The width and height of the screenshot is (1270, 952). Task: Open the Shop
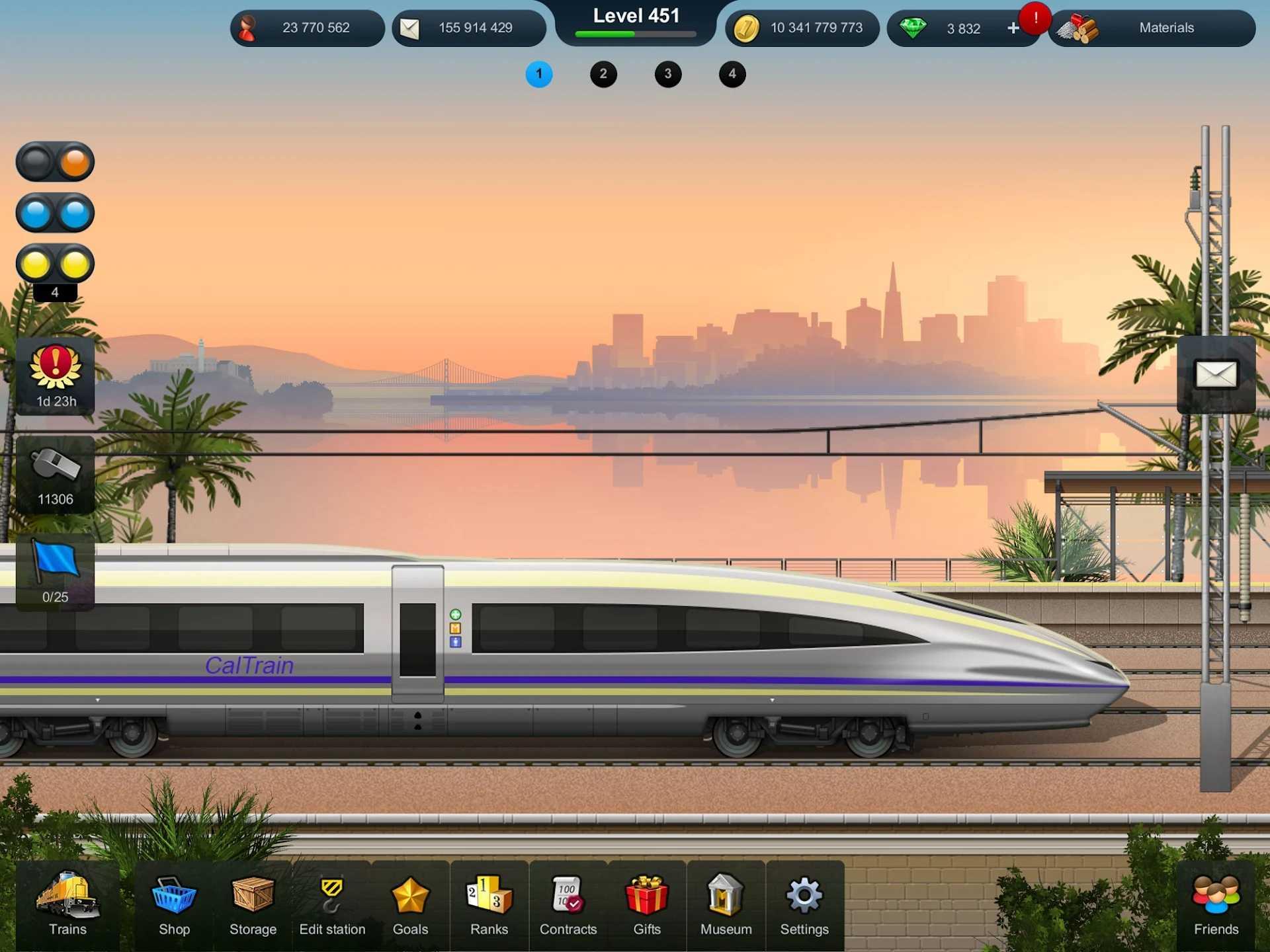[174, 906]
